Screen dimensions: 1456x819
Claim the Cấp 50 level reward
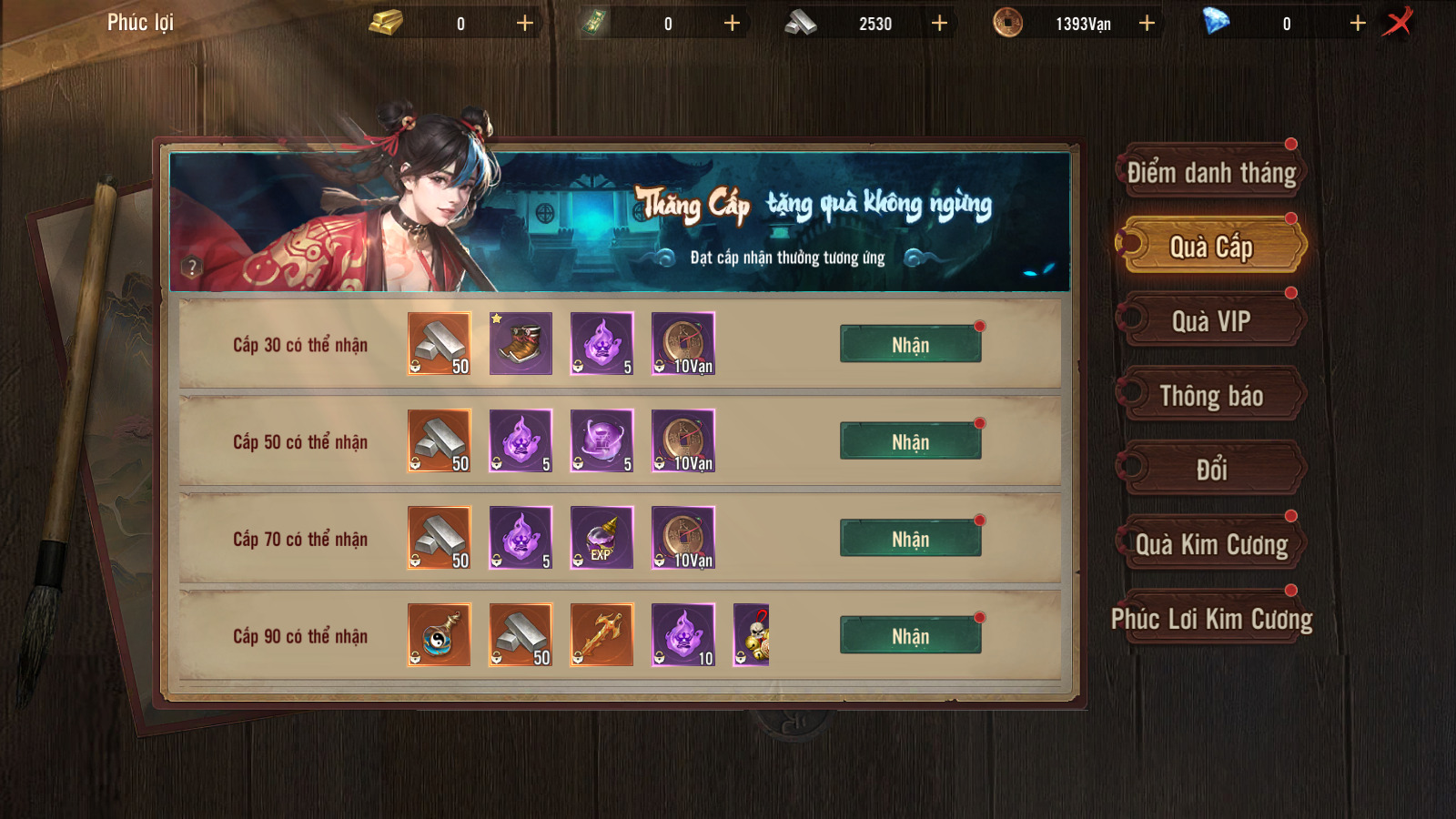(910, 442)
